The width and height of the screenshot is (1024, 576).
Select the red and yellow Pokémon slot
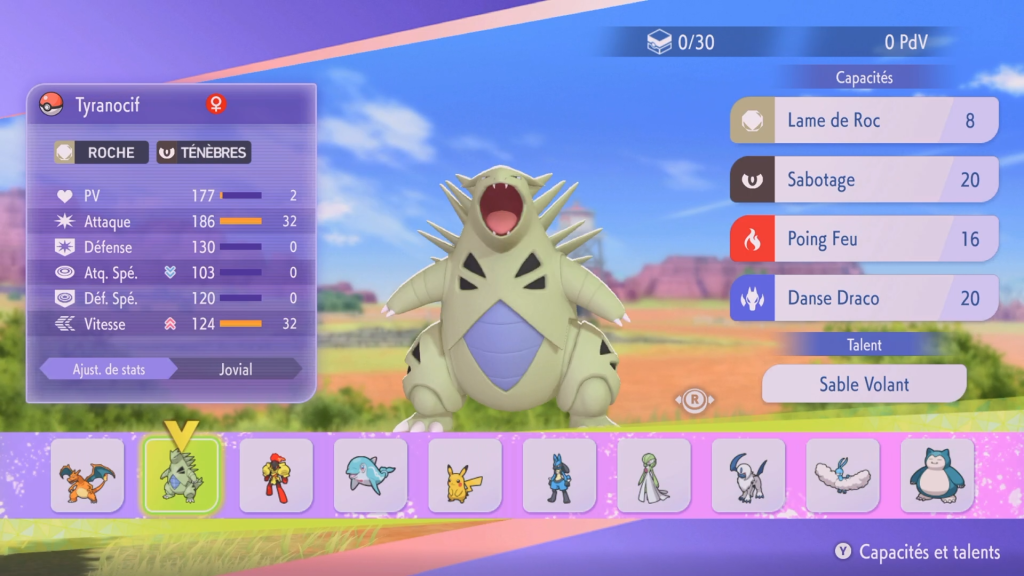(x=276, y=475)
